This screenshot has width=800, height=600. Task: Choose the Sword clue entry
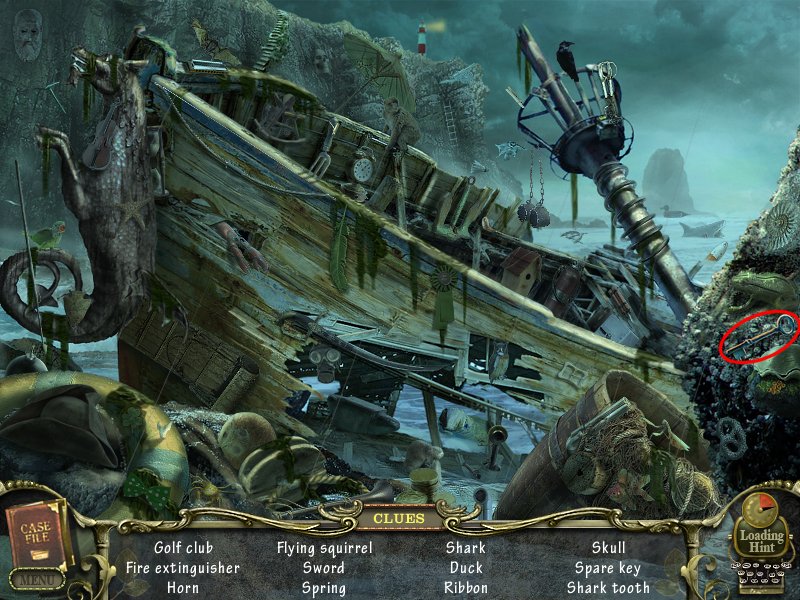coord(324,568)
